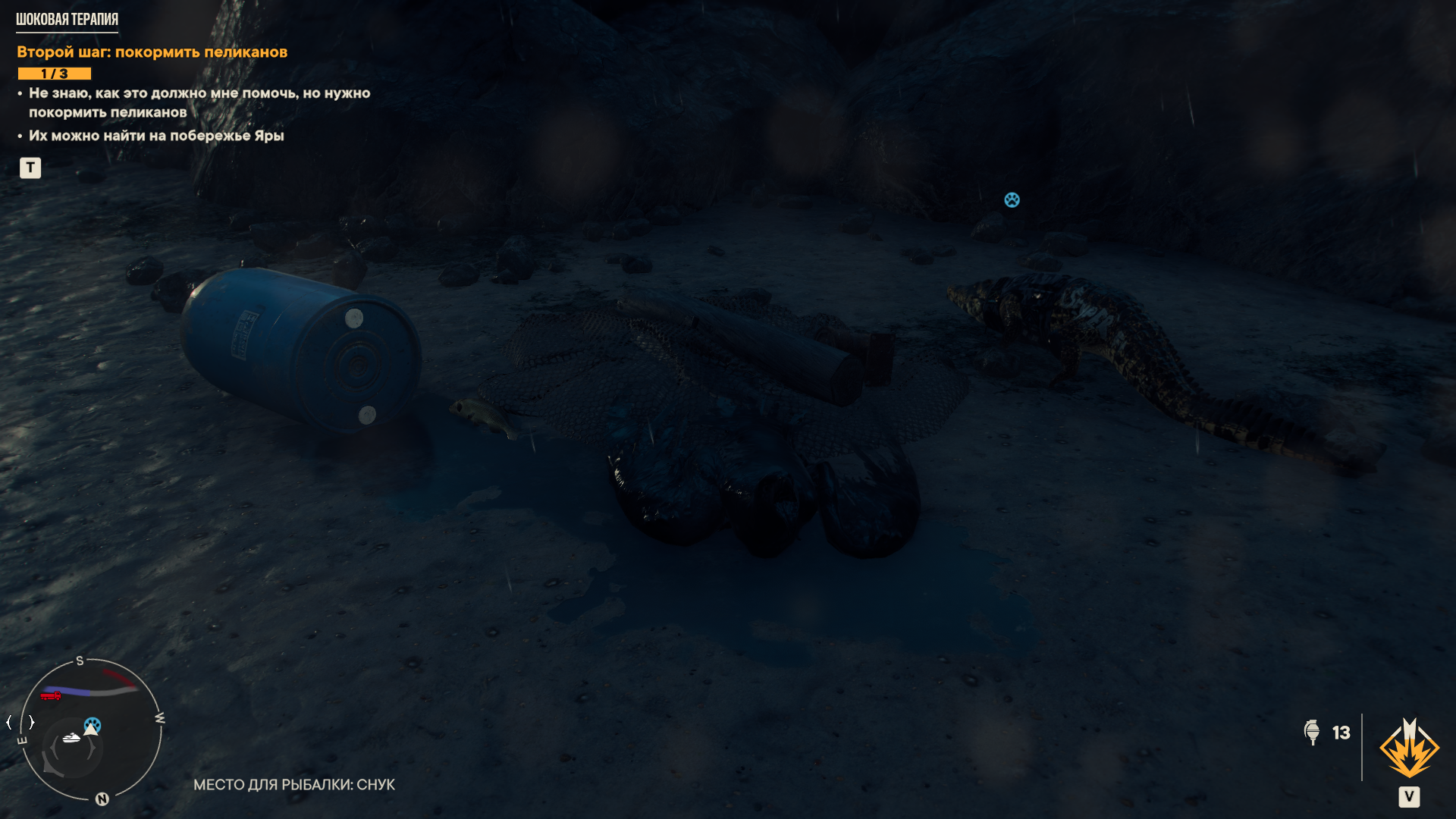Click the blue paw marker on the minimap
This screenshot has width=1456, height=819.
pyautogui.click(x=93, y=724)
